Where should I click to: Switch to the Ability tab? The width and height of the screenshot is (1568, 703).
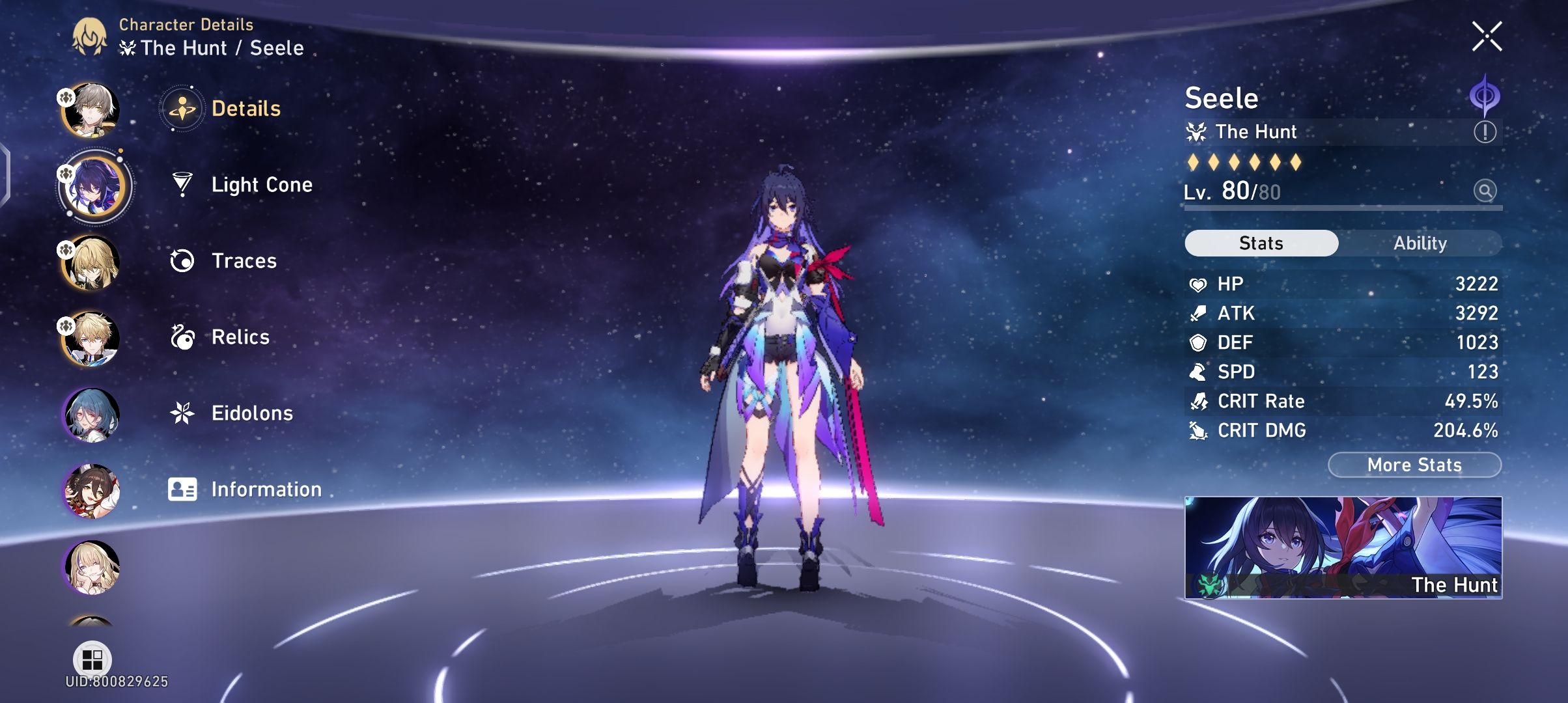pyautogui.click(x=1420, y=242)
